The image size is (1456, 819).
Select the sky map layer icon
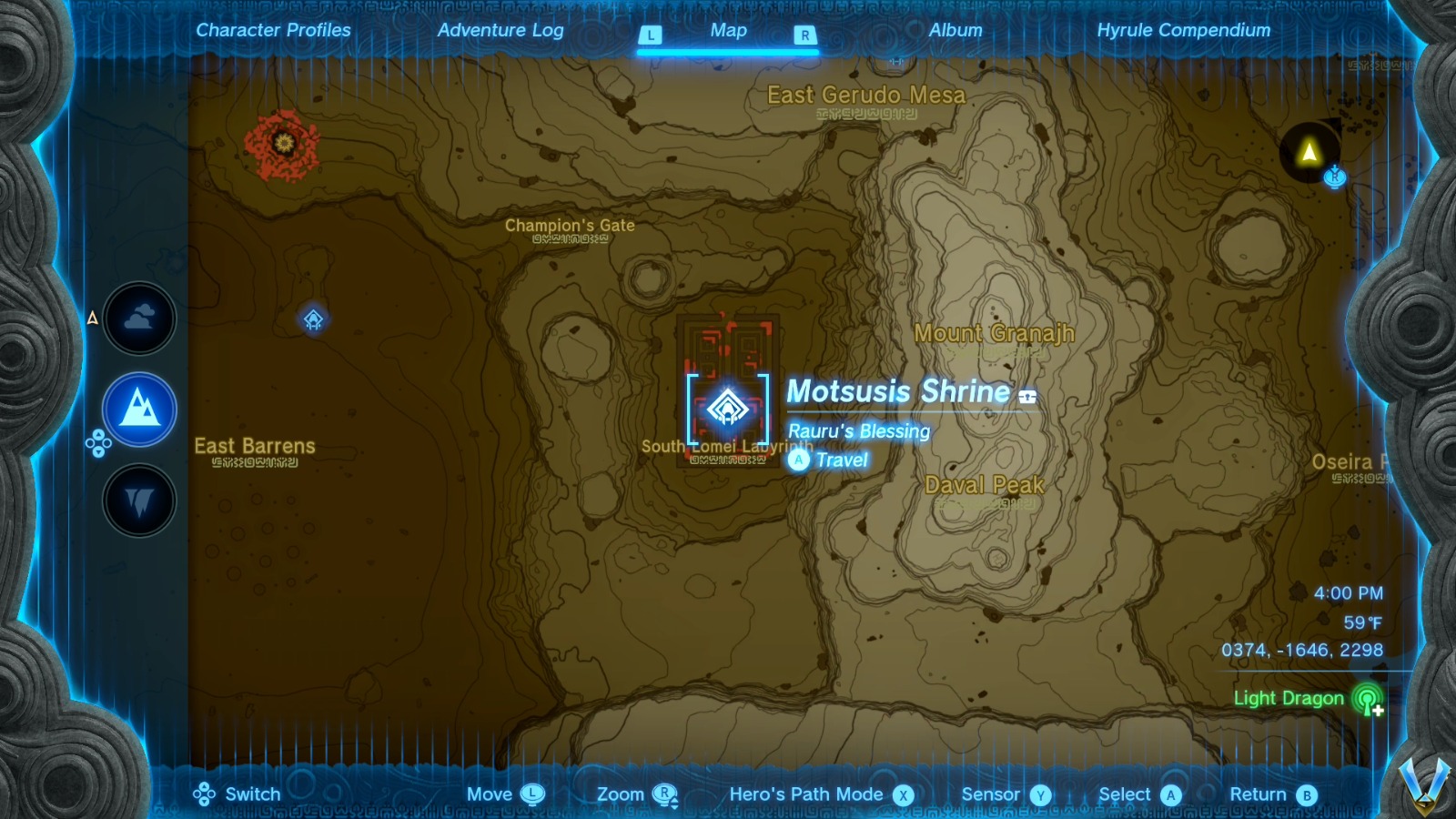pyautogui.click(x=139, y=318)
